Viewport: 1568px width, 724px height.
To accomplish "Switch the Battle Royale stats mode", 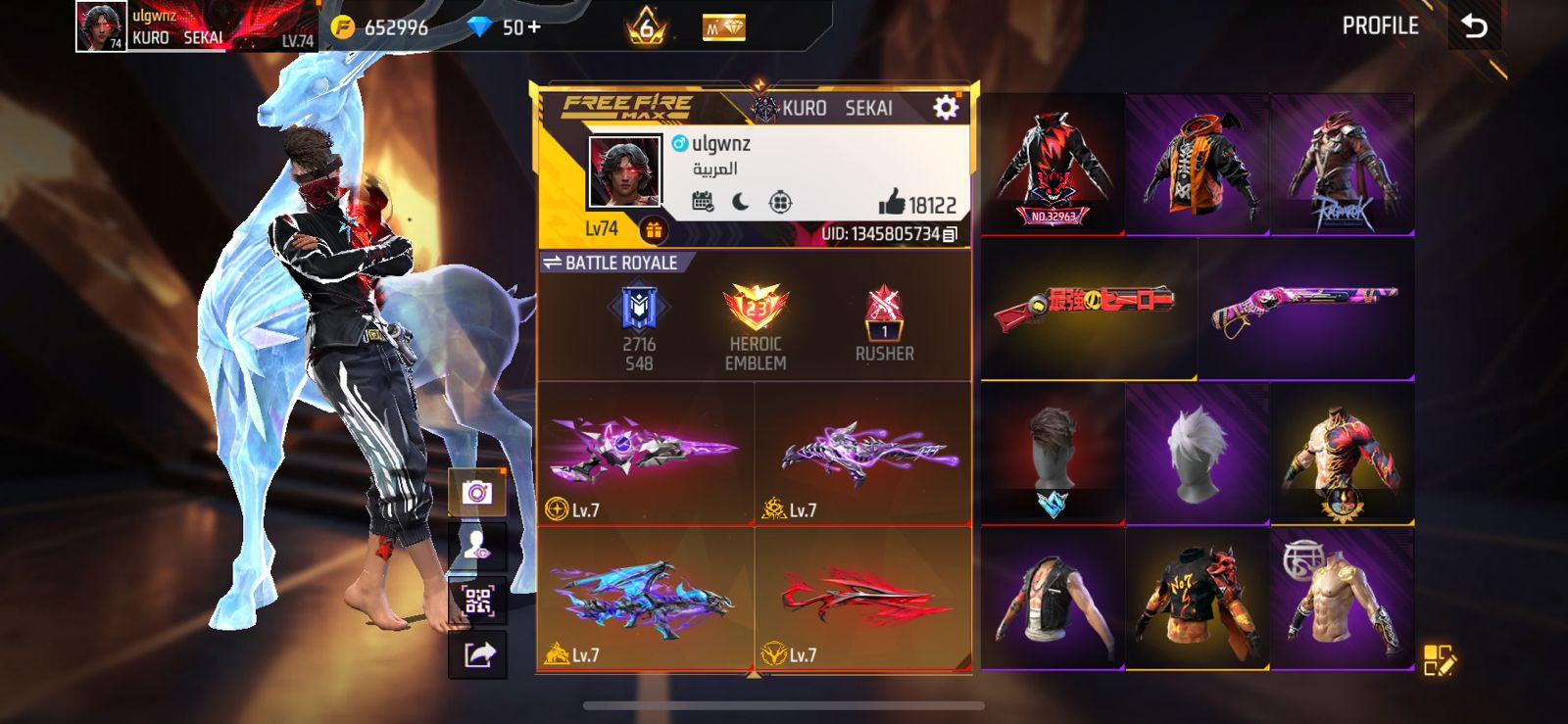I will coord(553,263).
